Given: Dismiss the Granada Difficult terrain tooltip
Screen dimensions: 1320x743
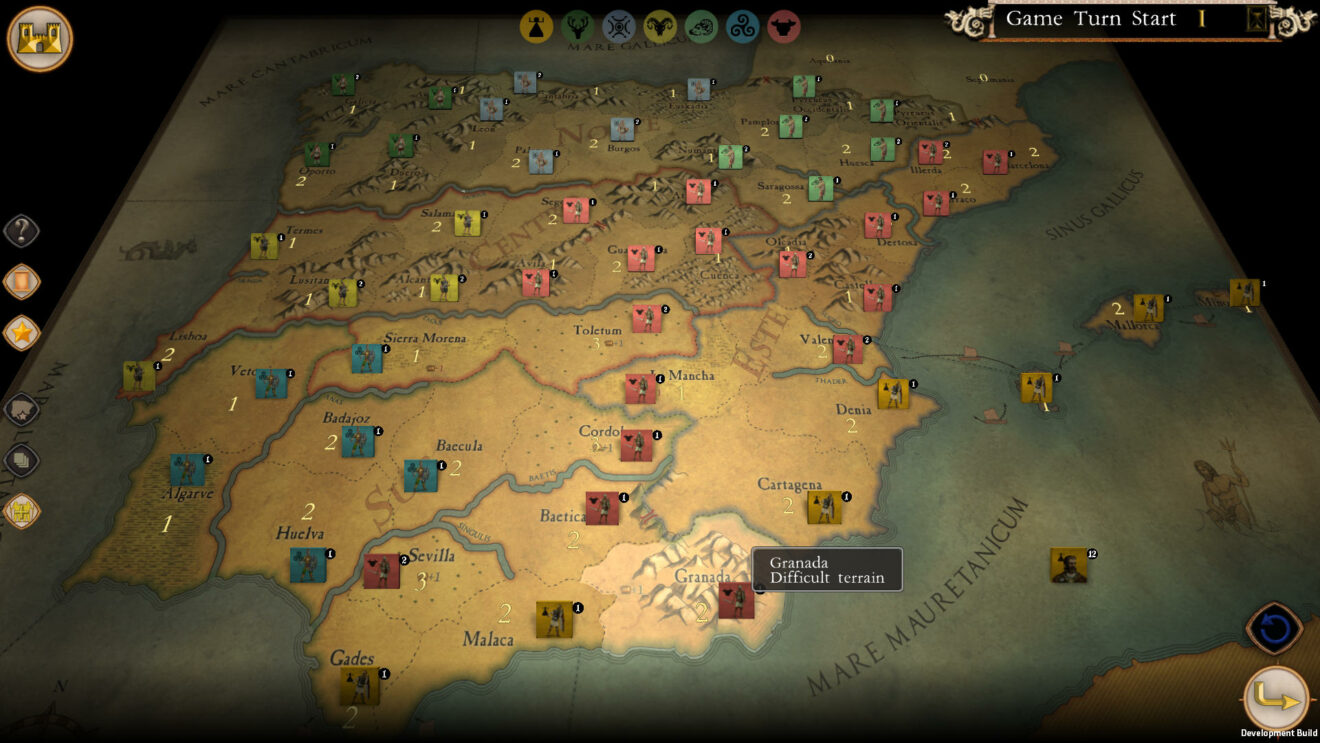Looking at the screenshot, I should [x=827, y=568].
